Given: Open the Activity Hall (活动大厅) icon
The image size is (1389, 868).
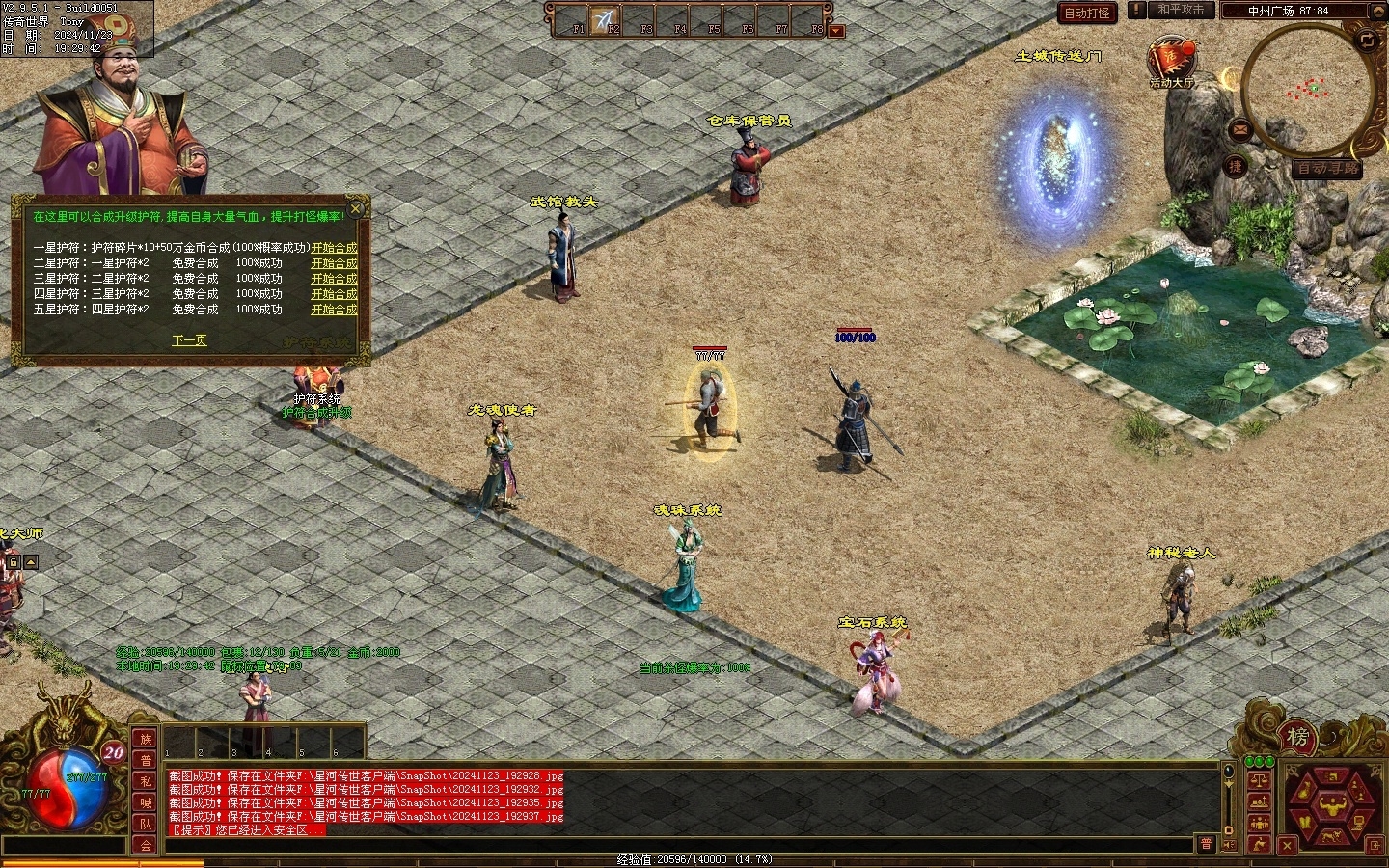Looking at the screenshot, I should [1170, 60].
